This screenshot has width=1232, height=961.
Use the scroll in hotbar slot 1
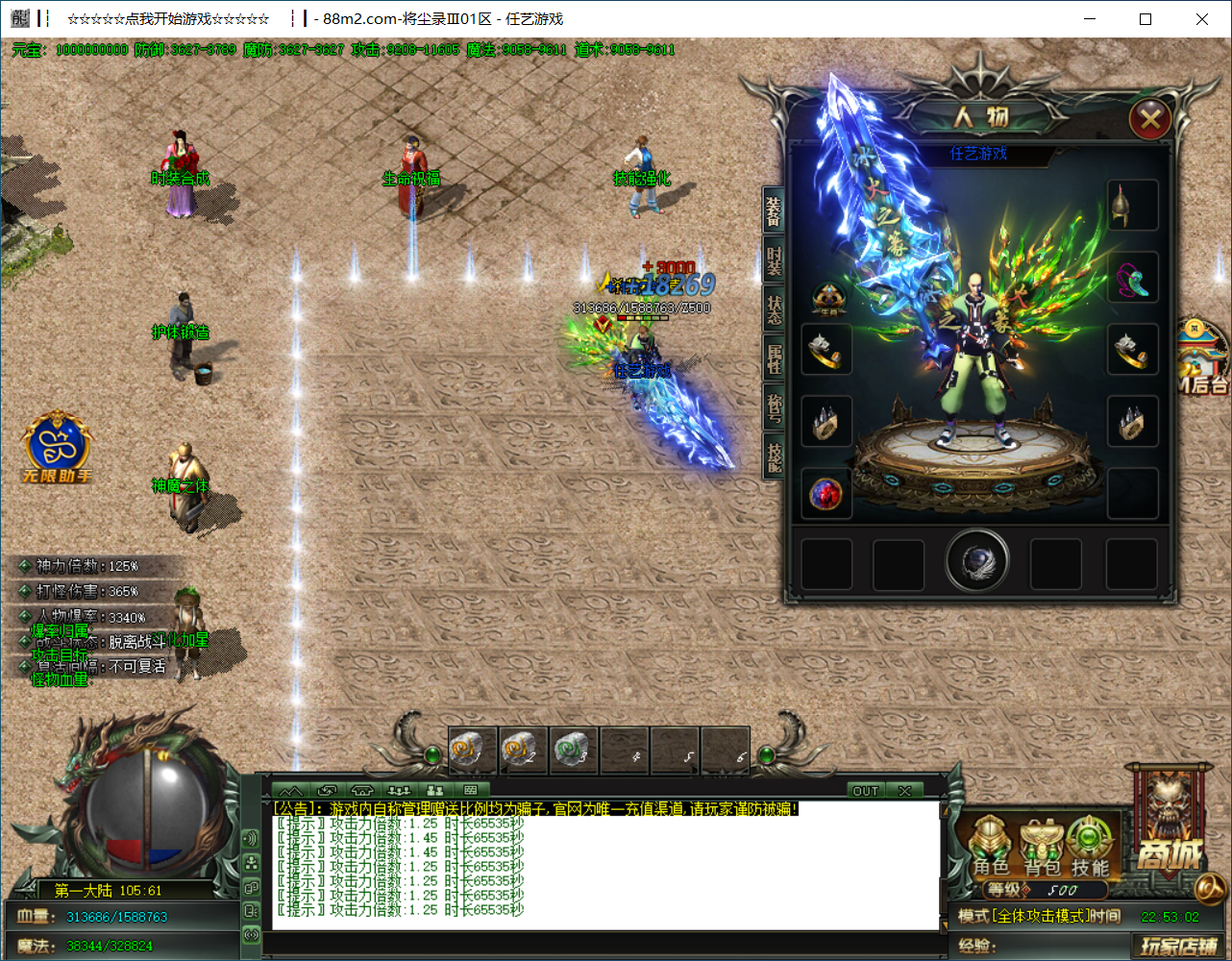click(473, 751)
